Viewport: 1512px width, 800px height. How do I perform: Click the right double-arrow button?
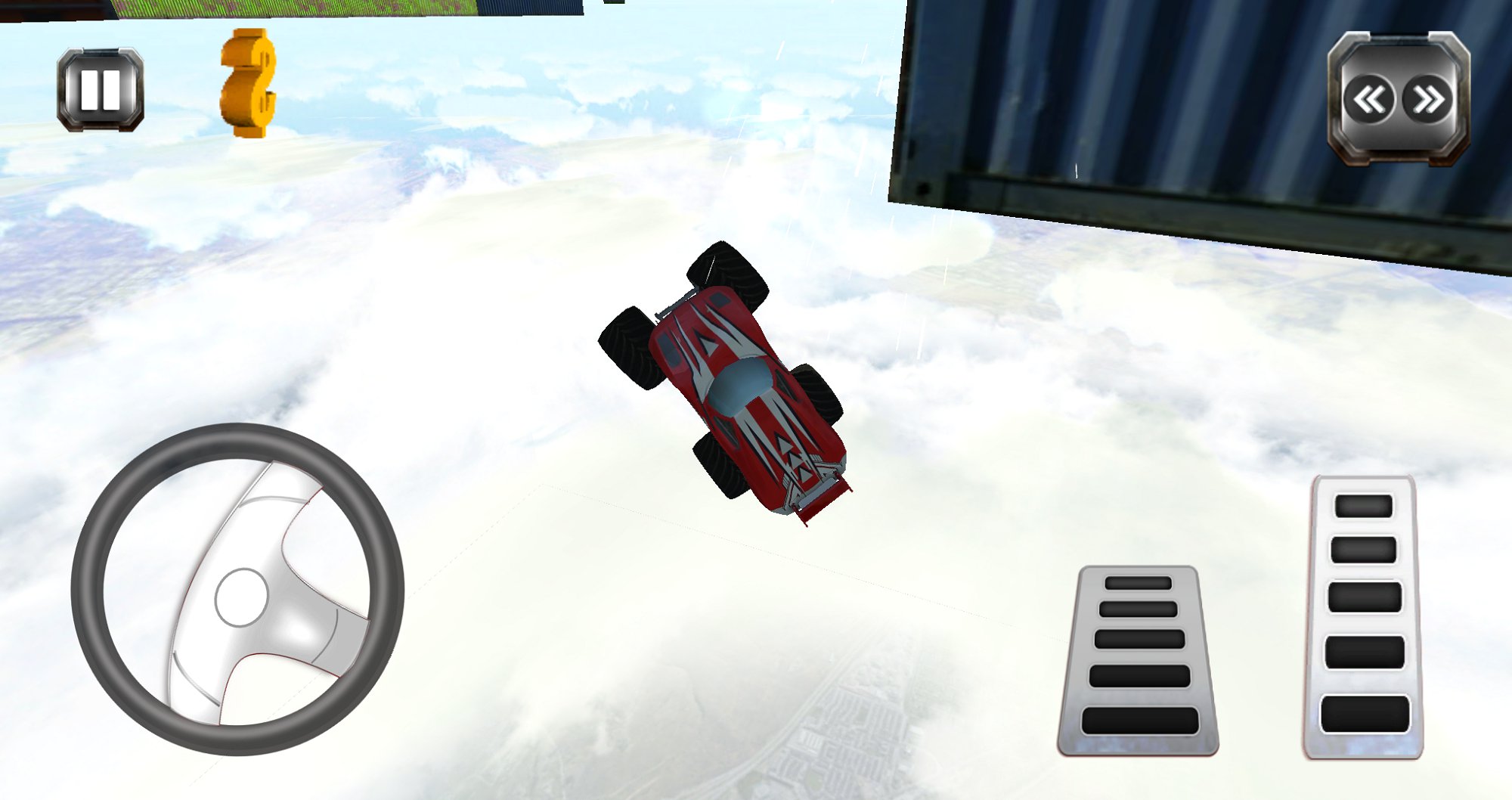point(1428,99)
